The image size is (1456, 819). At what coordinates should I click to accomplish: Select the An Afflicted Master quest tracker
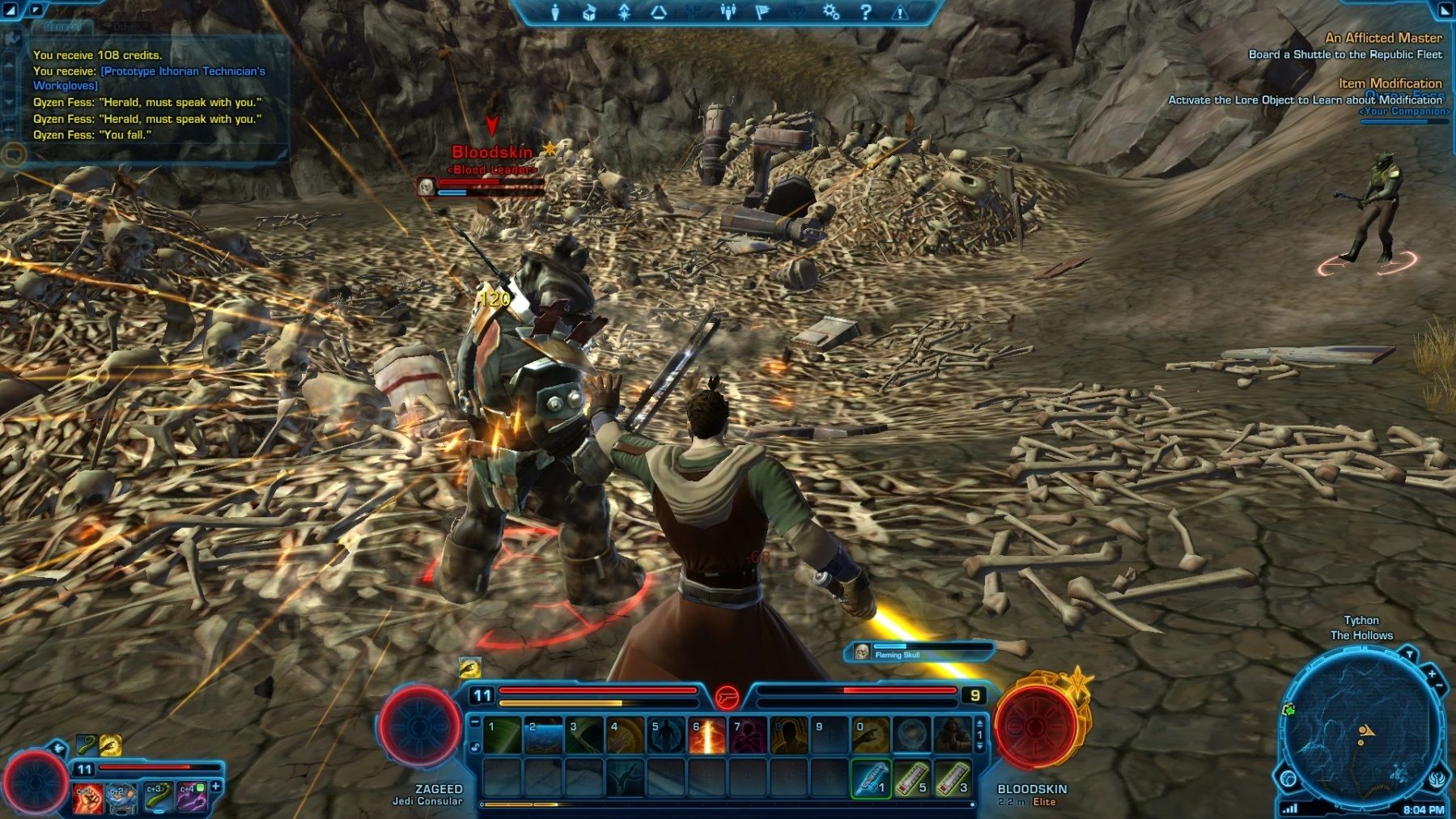tap(1383, 38)
